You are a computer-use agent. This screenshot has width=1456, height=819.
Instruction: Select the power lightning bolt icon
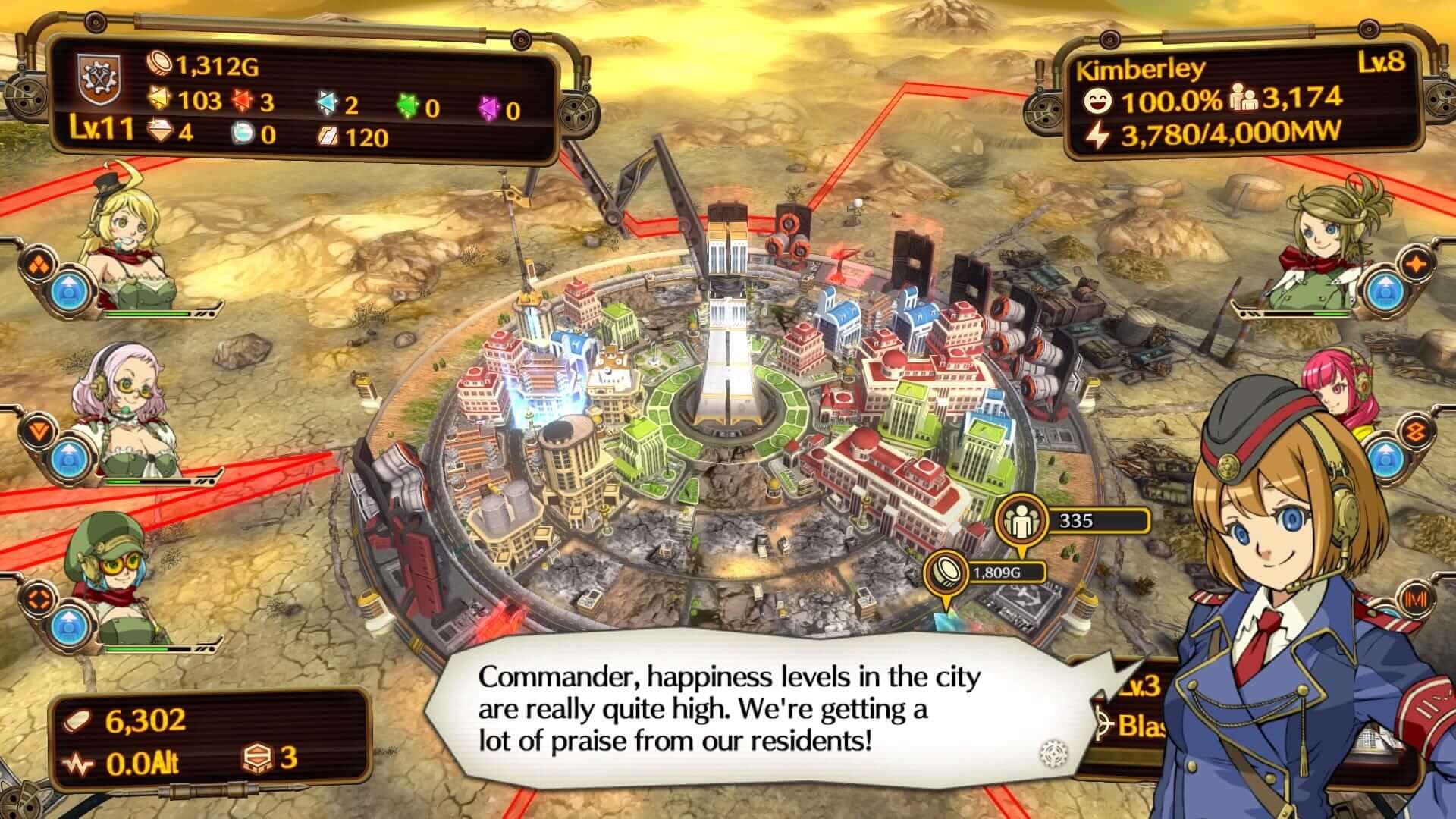point(1099,135)
